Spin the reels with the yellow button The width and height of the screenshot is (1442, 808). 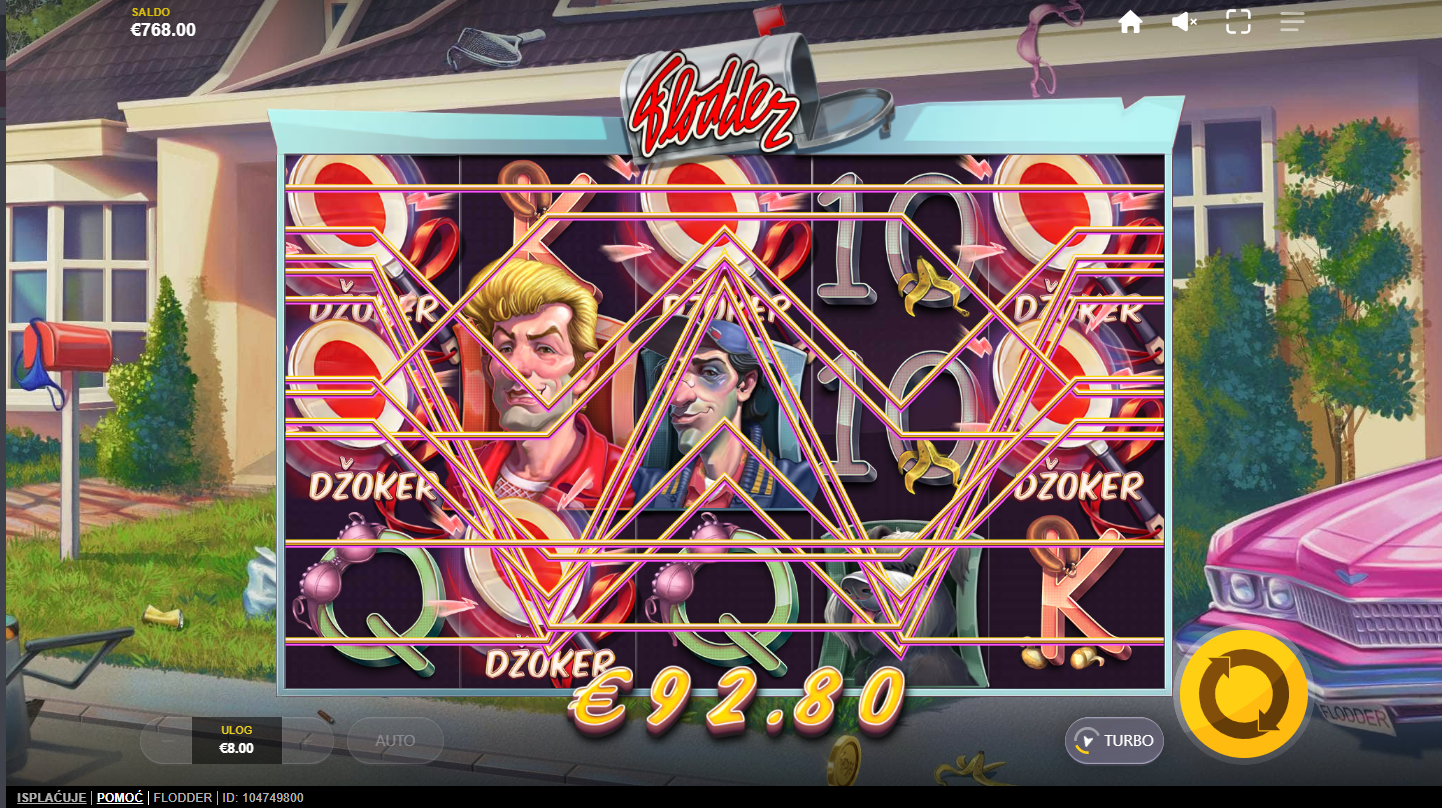pos(1243,694)
